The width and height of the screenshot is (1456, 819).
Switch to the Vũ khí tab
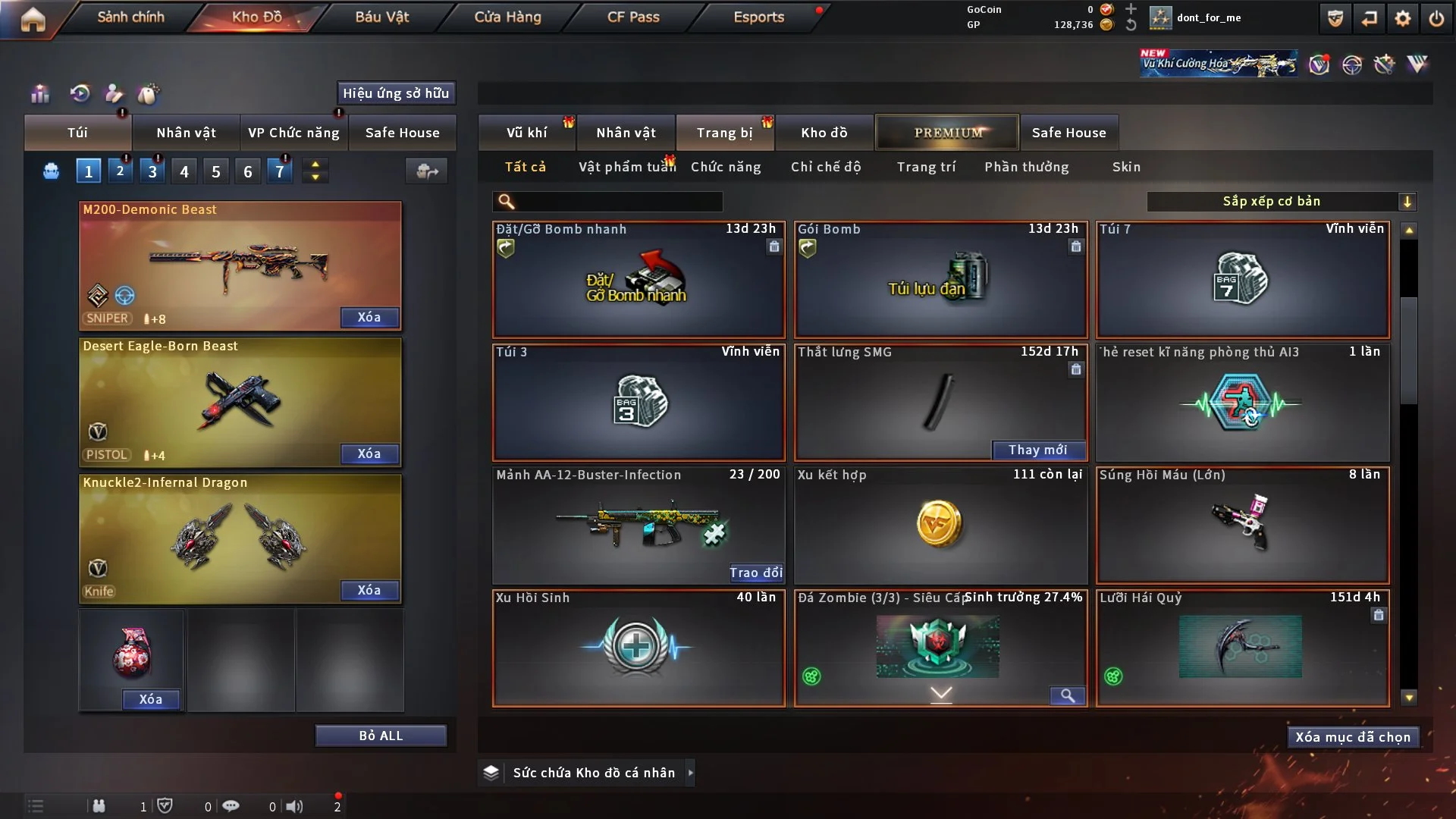pos(526,133)
